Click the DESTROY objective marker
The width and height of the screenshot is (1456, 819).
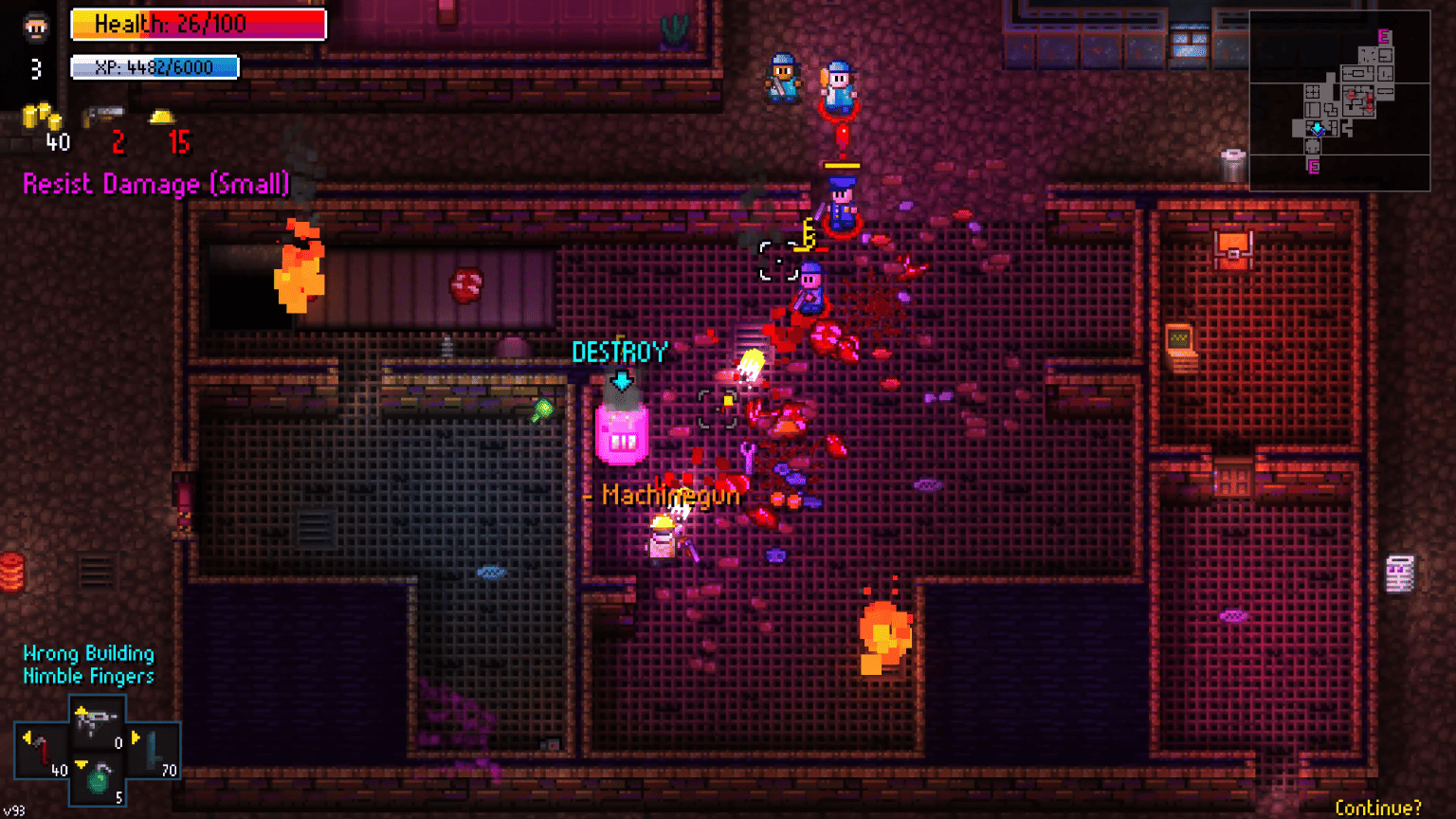click(621, 353)
